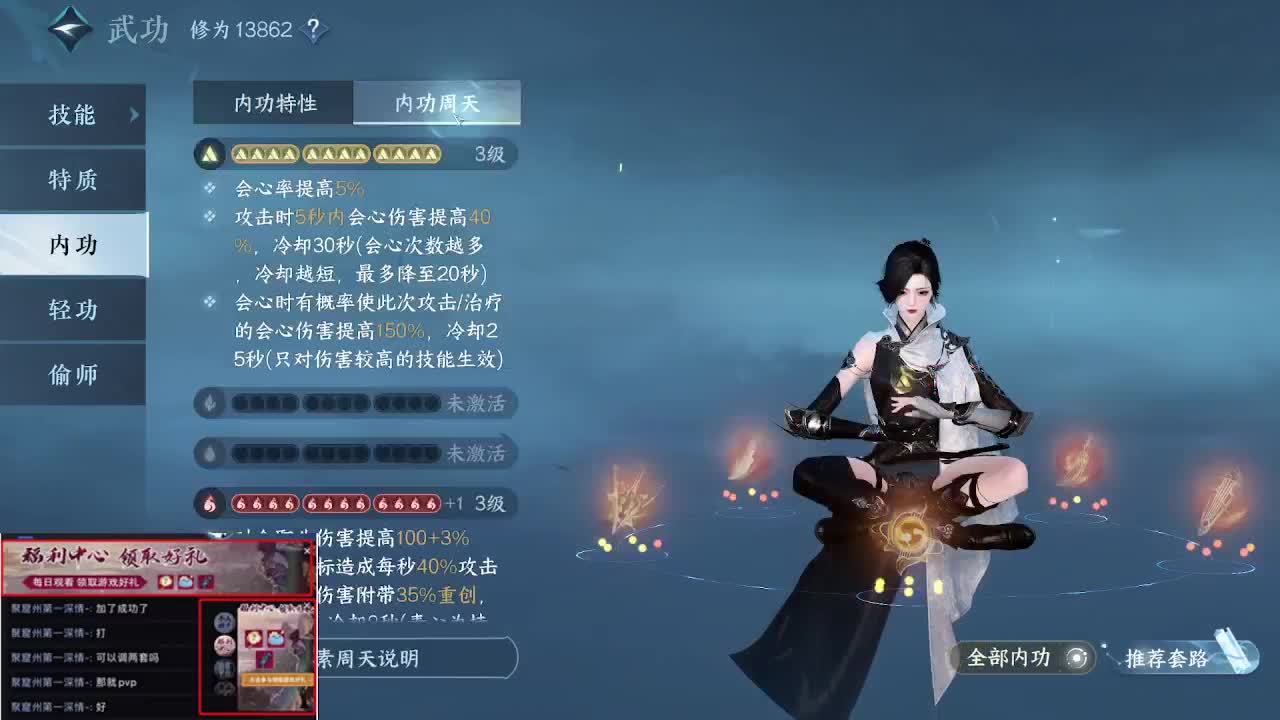
Task: Expand the 技能 sidebar entry via its arrow
Action: pos(134,114)
